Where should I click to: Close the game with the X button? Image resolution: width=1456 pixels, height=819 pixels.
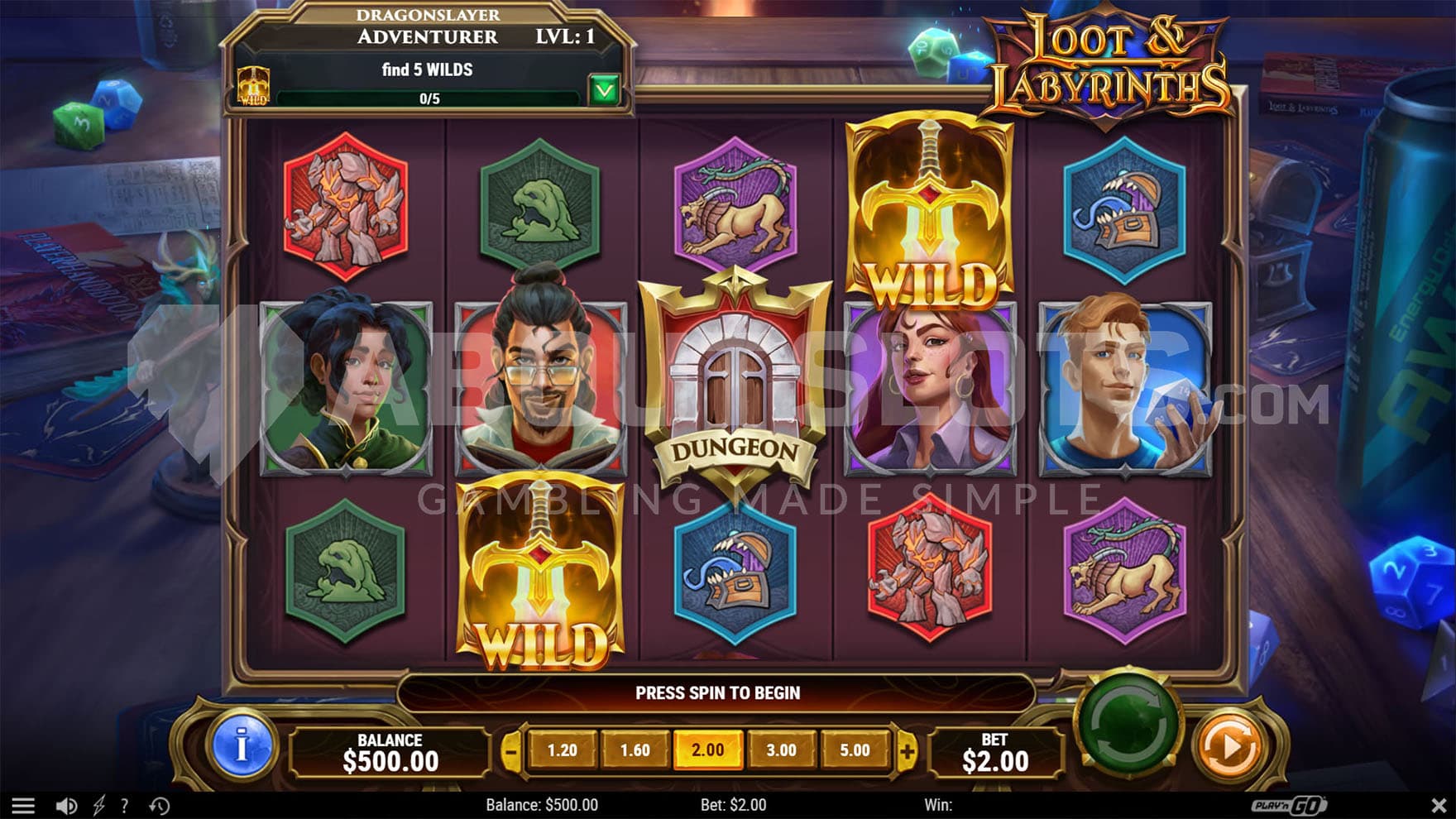point(1438,805)
